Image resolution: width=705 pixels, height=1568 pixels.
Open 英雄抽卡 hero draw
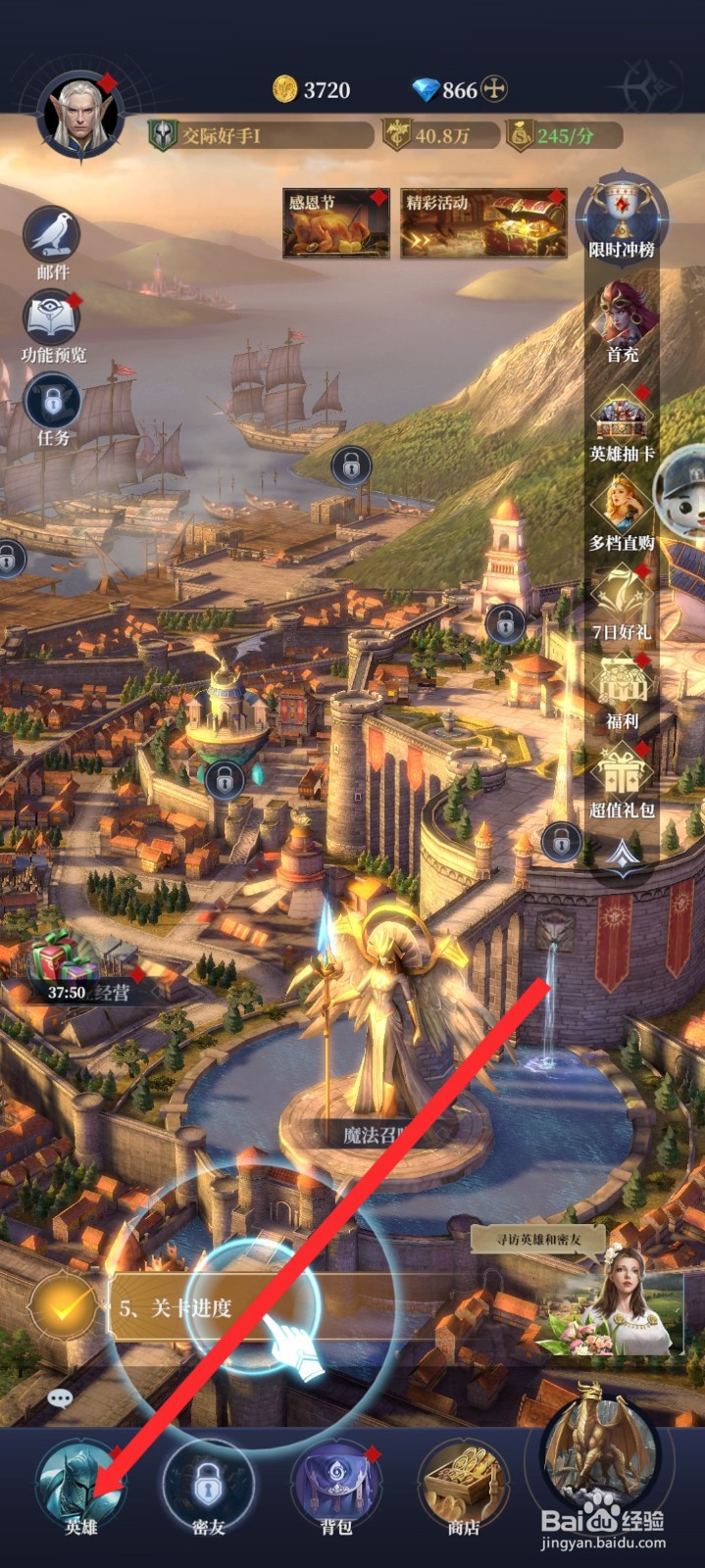pos(622,421)
